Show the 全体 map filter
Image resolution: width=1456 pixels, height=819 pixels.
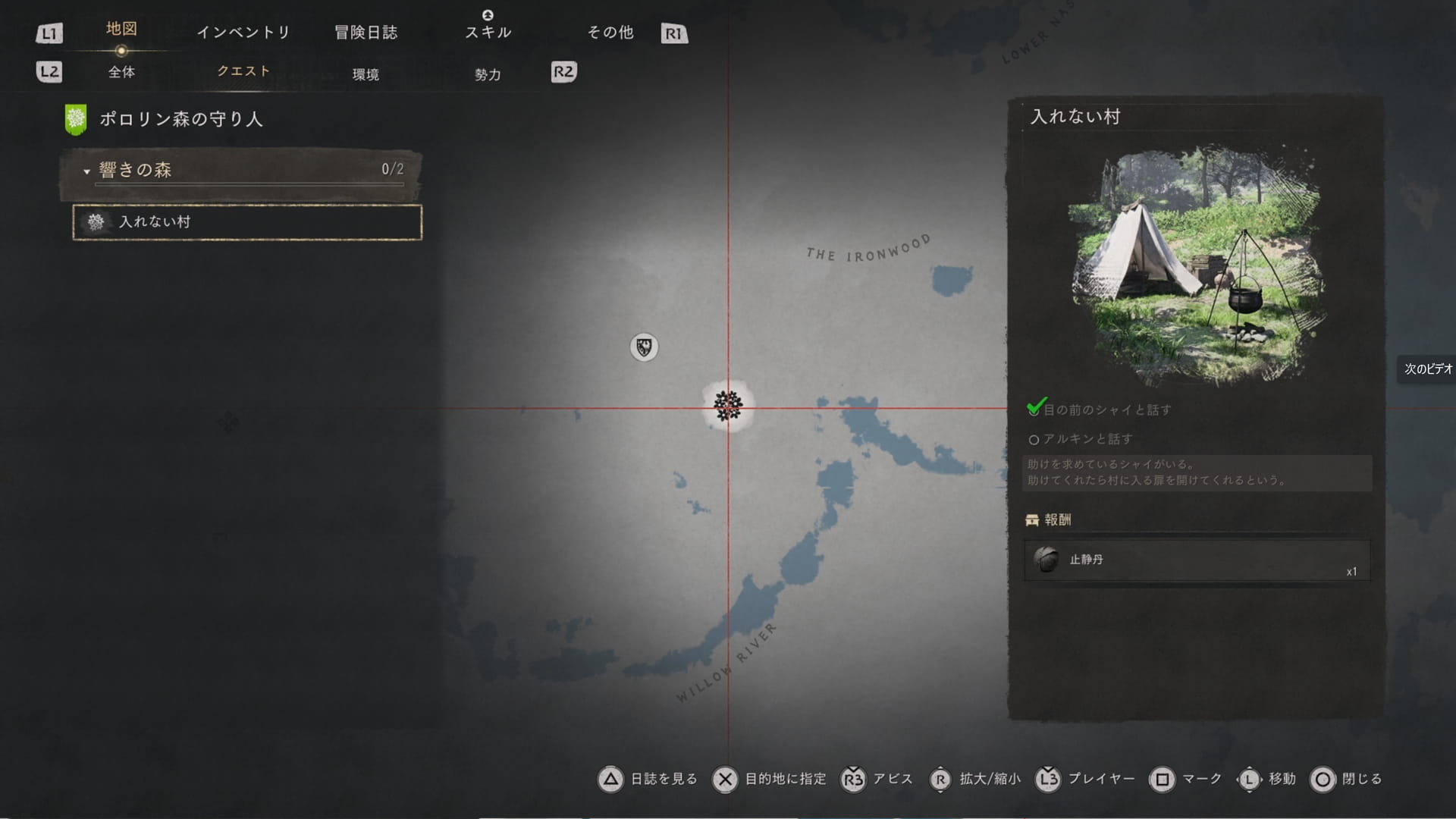pos(121,73)
